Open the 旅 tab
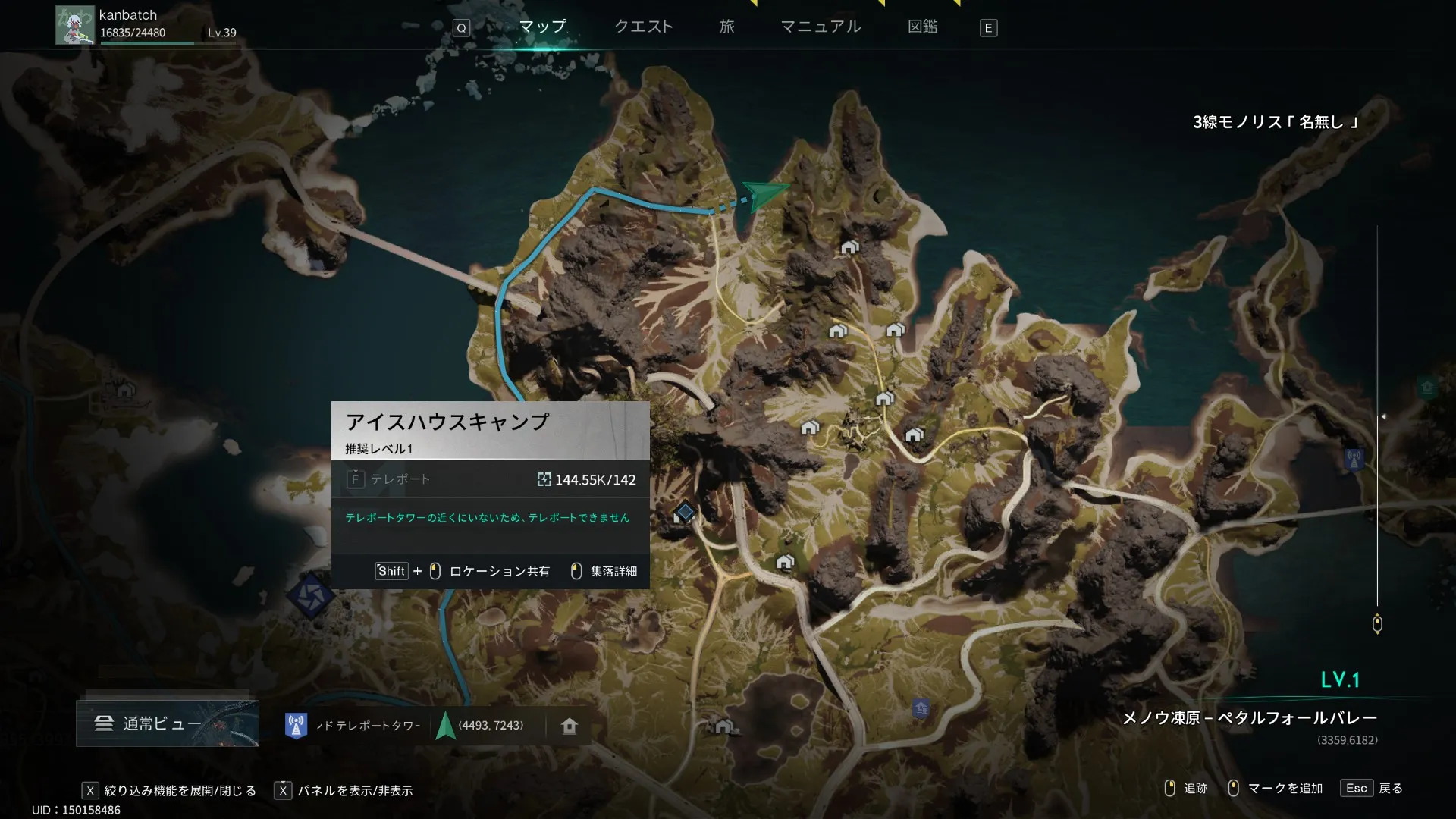 (726, 27)
